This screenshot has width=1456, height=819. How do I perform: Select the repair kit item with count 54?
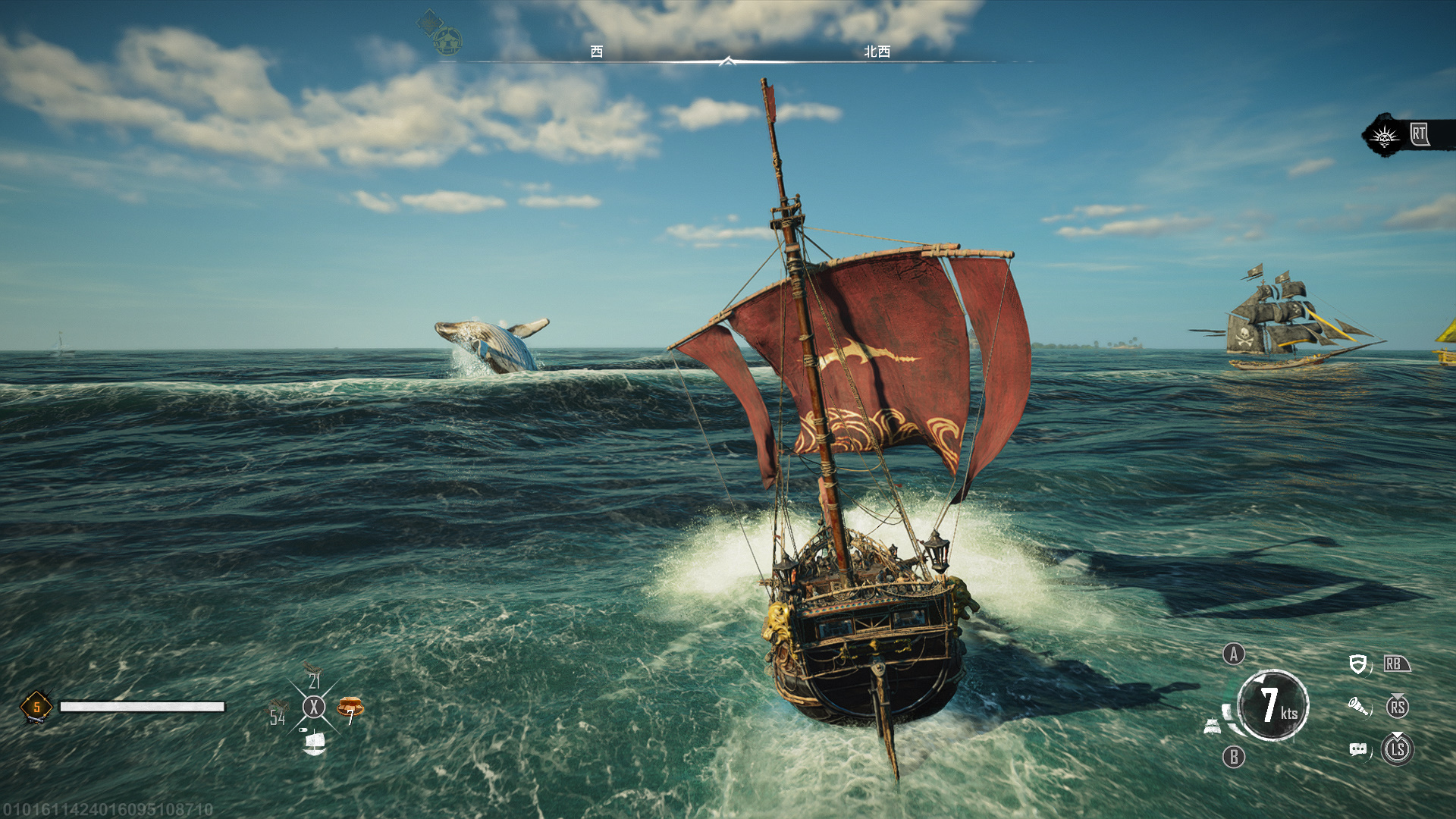tap(278, 713)
